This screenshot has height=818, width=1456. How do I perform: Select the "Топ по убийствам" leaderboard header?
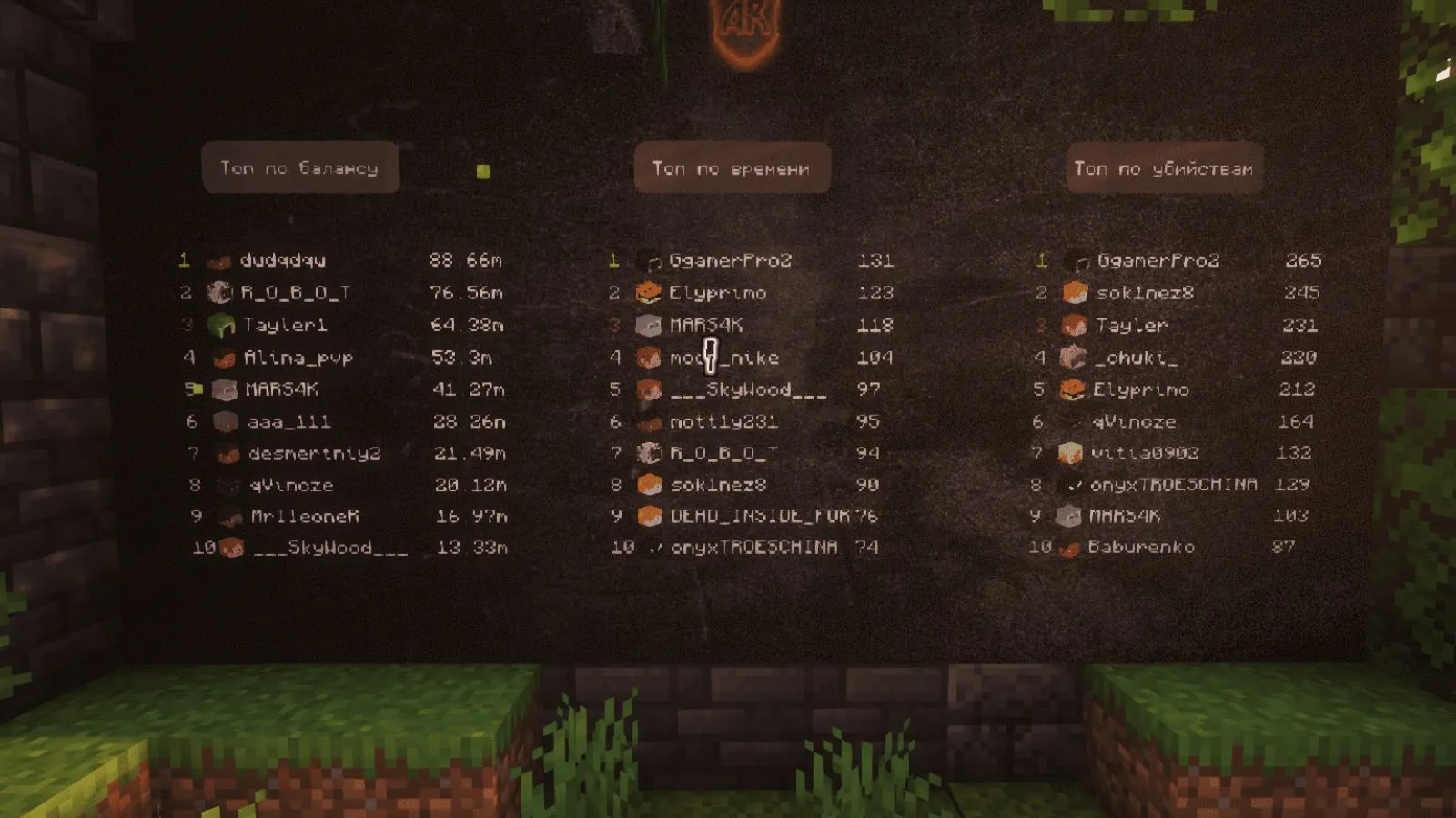pos(1164,168)
